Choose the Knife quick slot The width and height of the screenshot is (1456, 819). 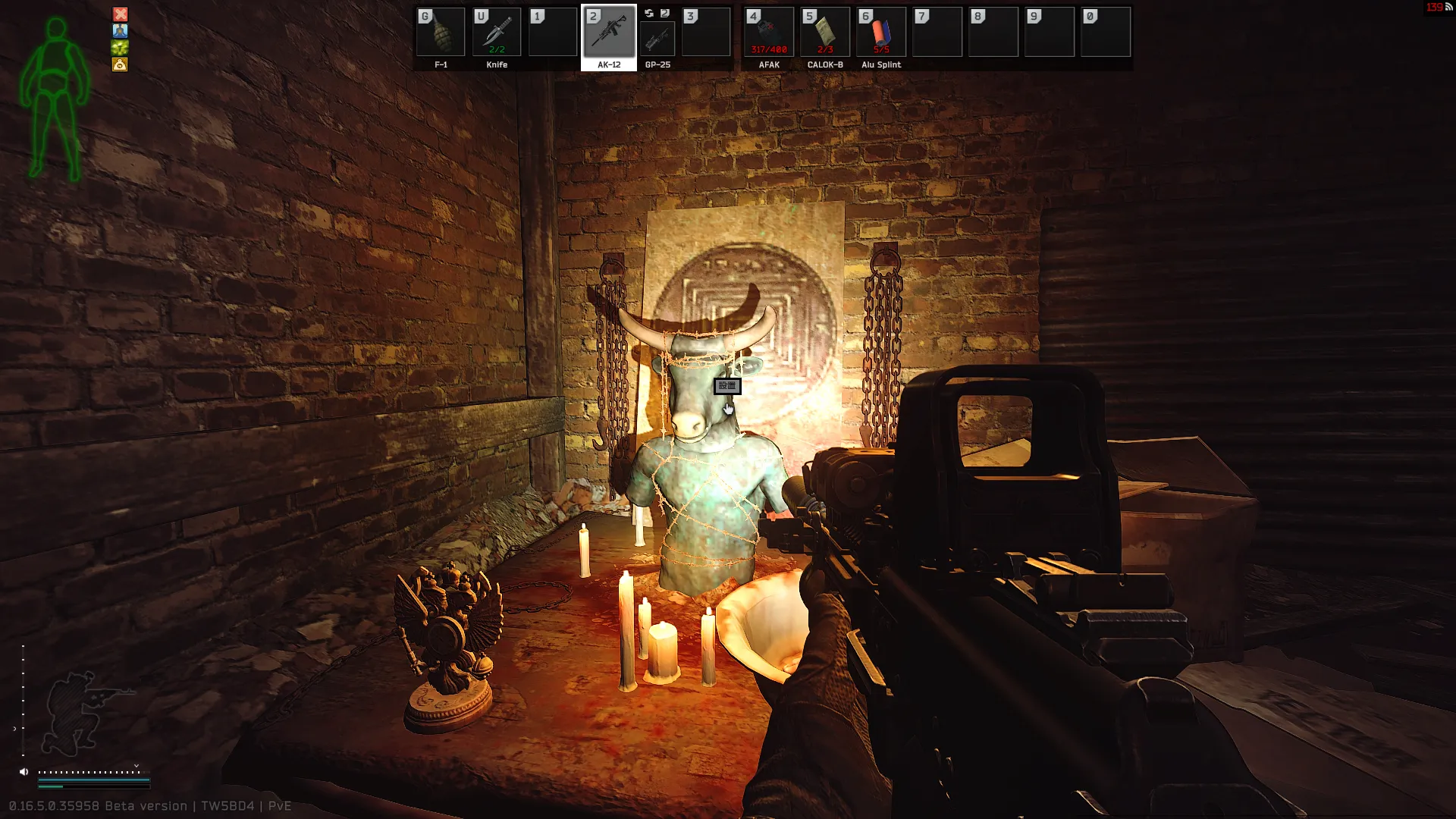[x=497, y=33]
